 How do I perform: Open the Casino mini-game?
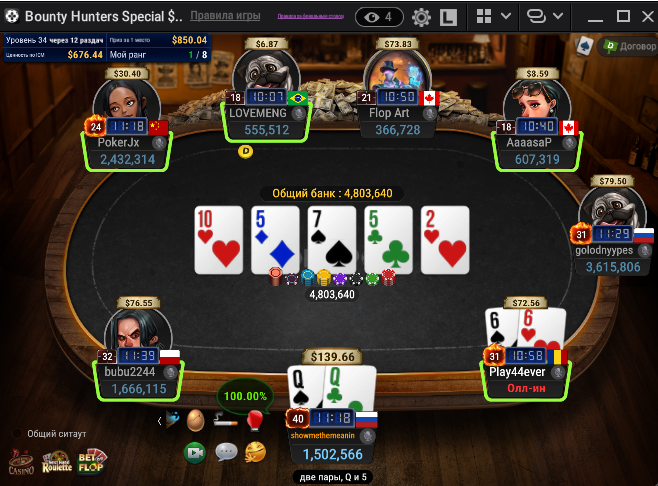point(21,462)
